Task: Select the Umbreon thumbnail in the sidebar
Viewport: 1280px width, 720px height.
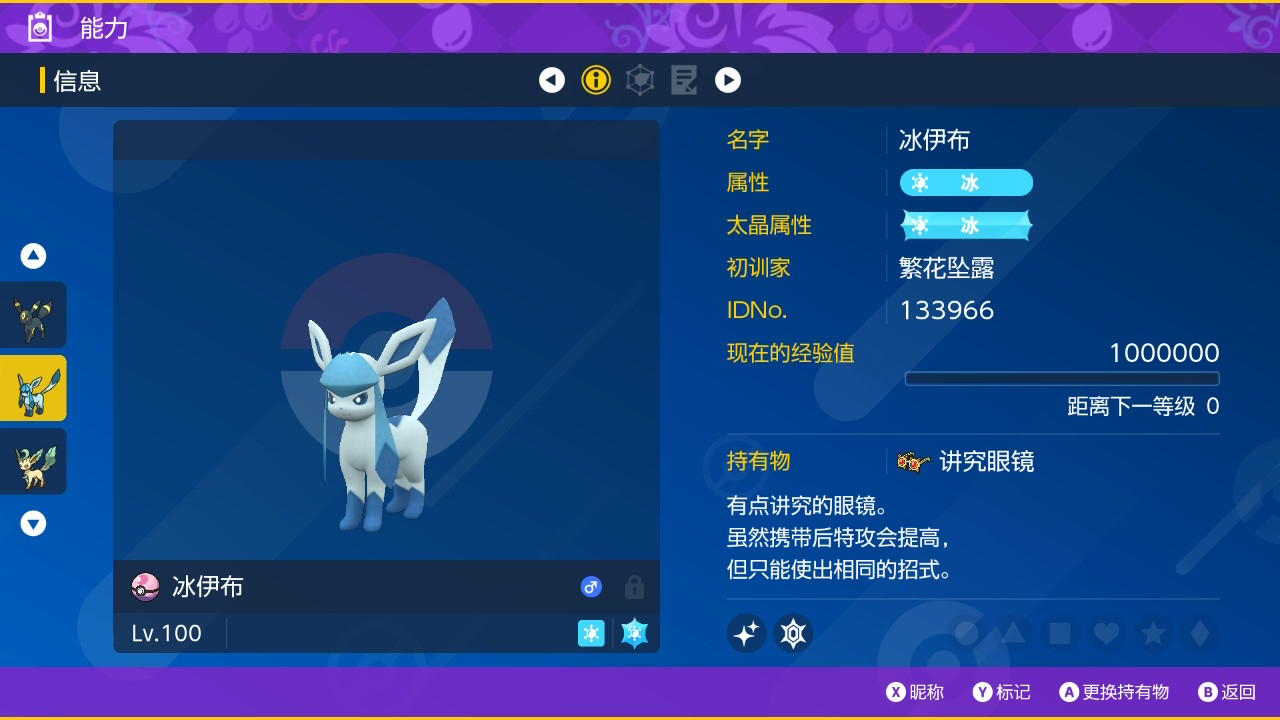Action: 33,314
